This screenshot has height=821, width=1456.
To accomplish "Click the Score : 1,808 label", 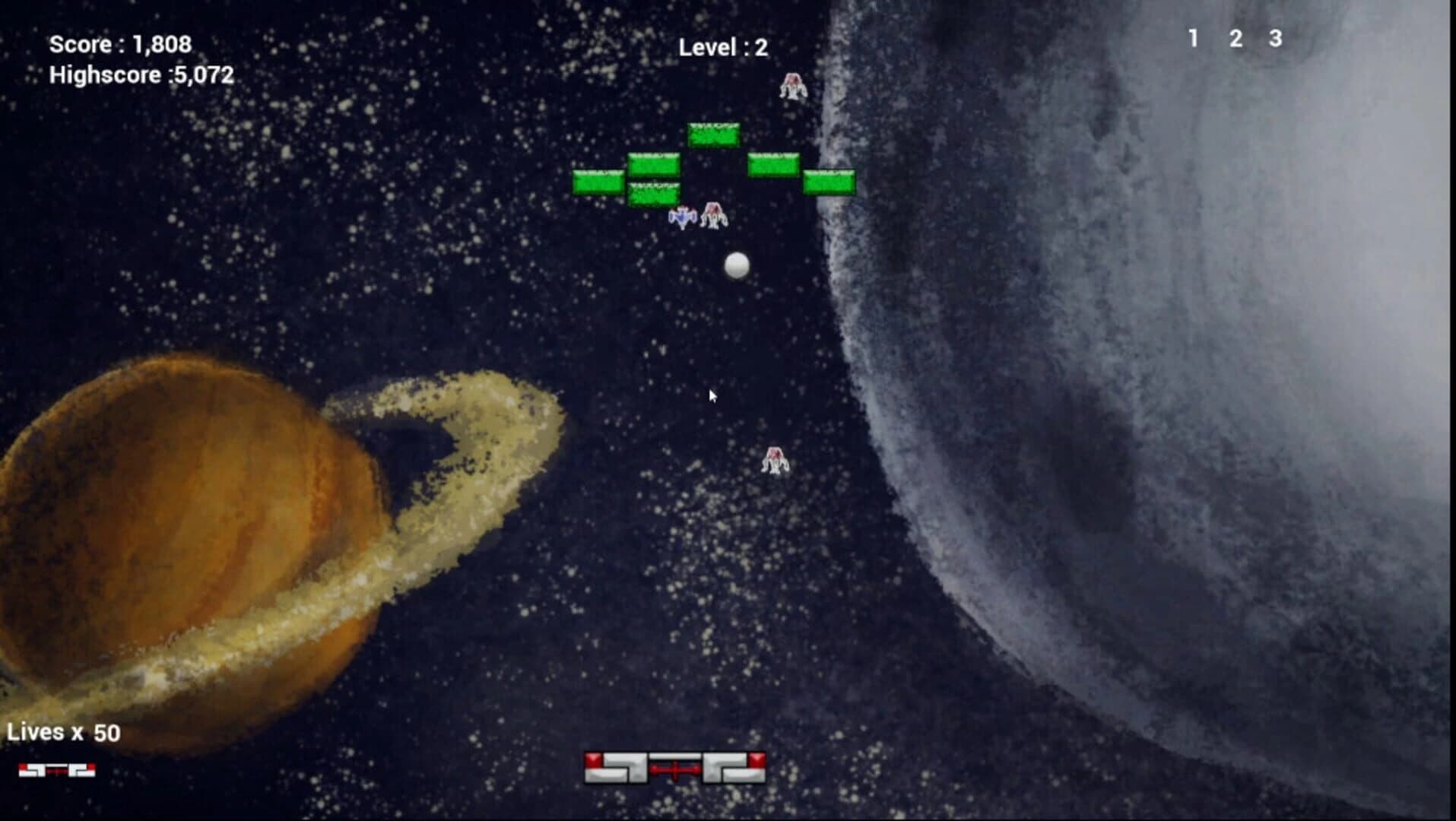I will coord(122,45).
